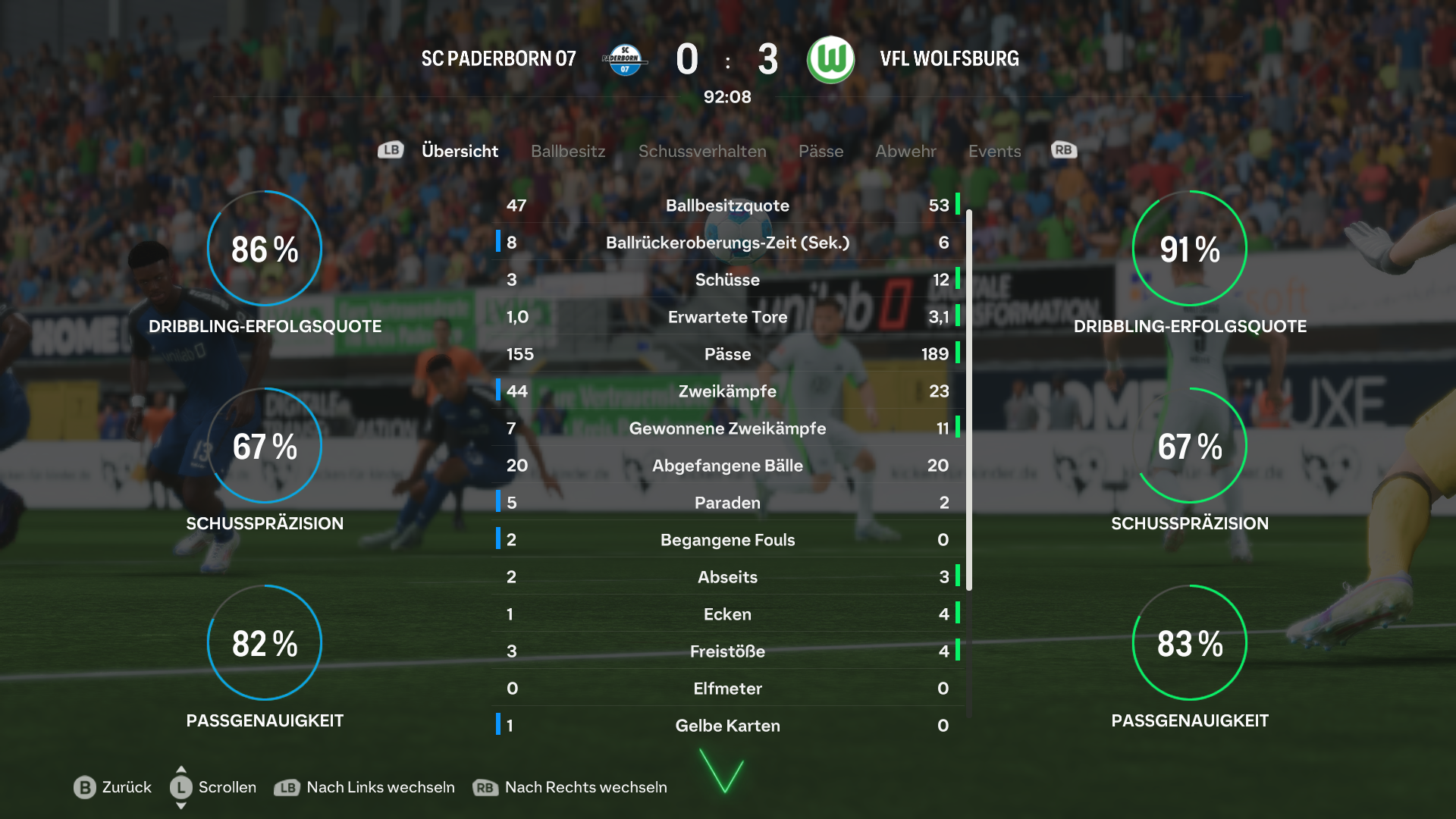This screenshot has height=819, width=1456.
Task: Go back with Zurück
Action: 113,787
